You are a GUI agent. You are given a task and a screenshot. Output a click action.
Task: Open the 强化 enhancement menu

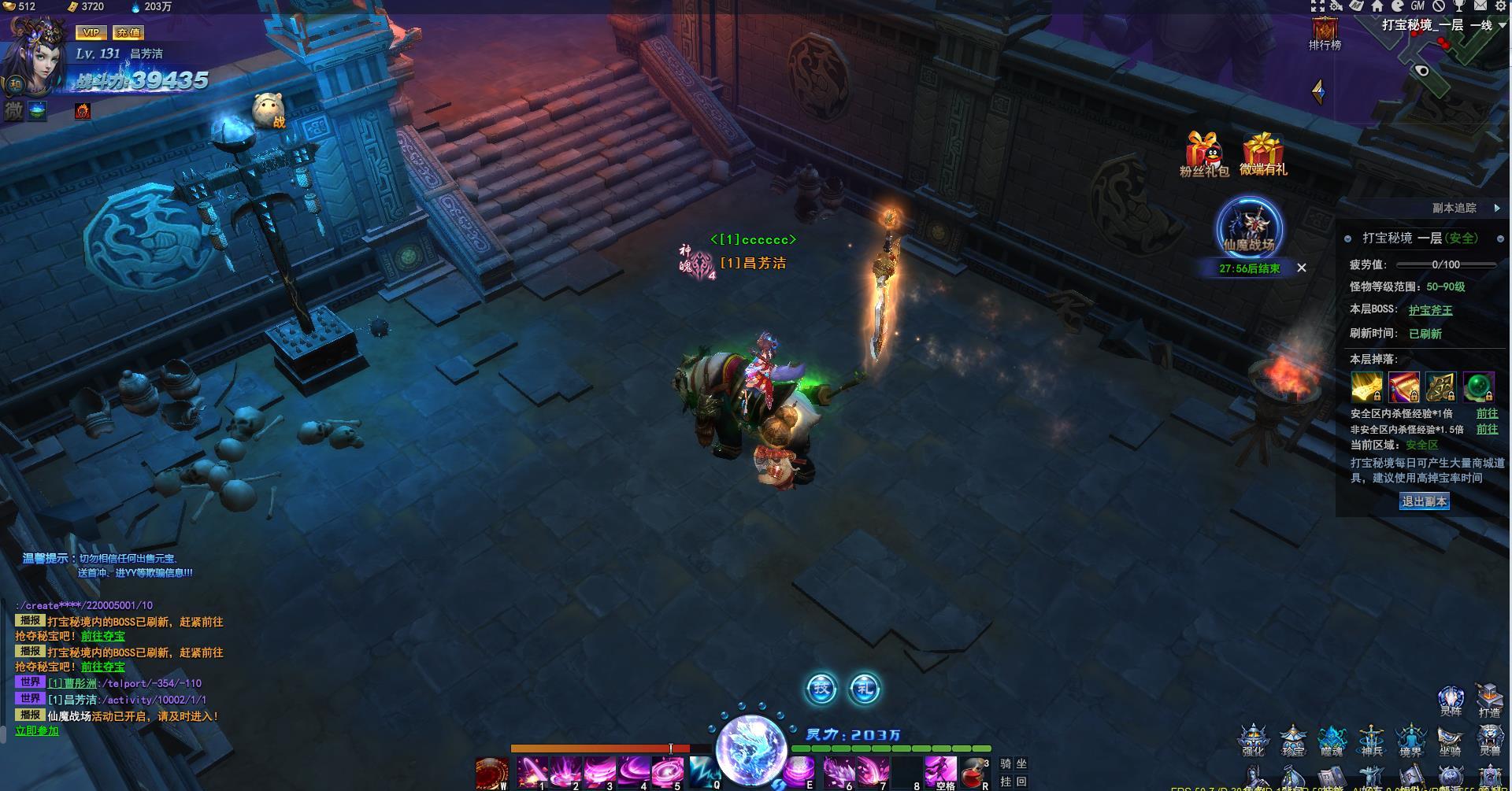pos(1253,741)
